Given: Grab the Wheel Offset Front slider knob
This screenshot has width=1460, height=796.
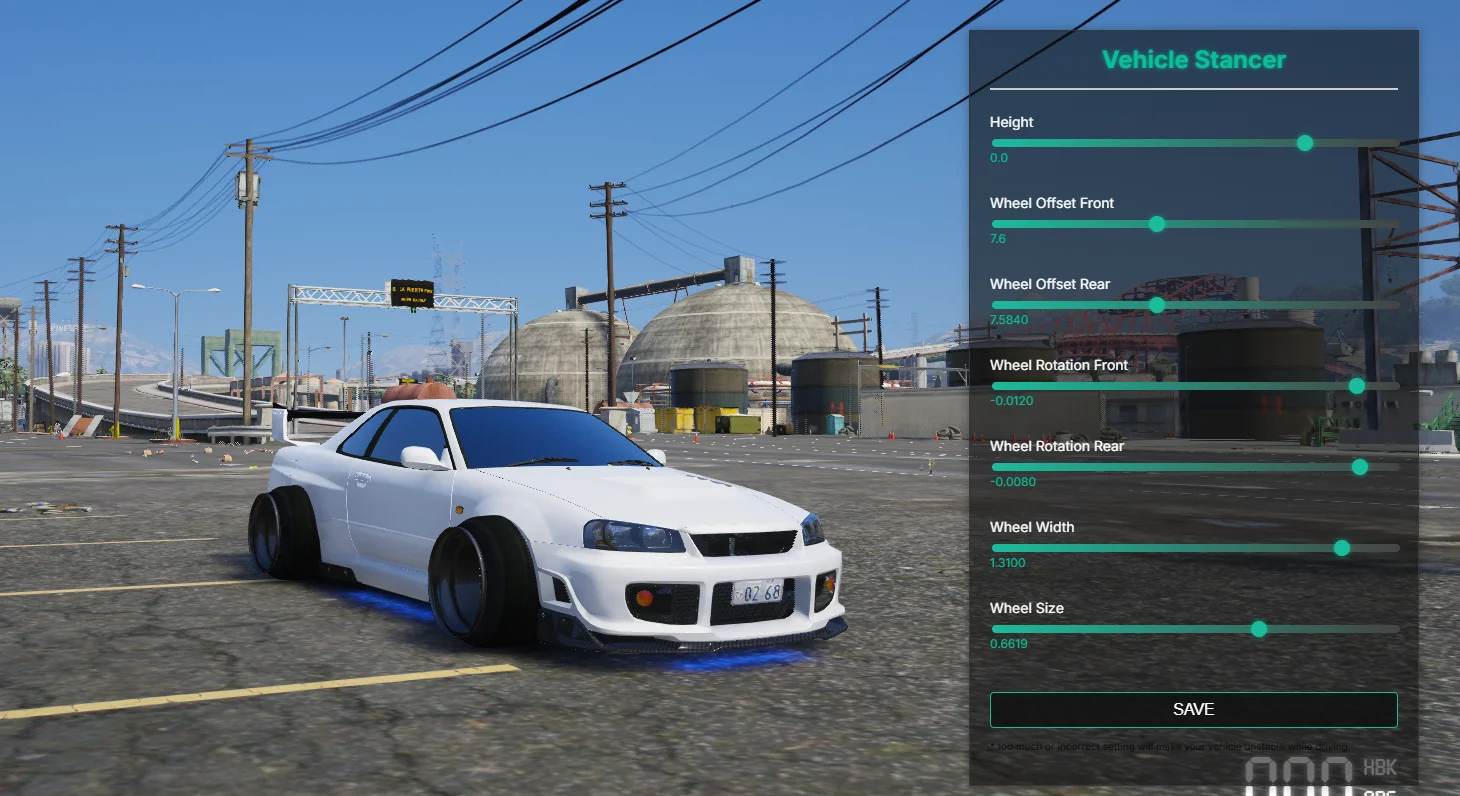Looking at the screenshot, I should pyautogui.click(x=1157, y=224).
